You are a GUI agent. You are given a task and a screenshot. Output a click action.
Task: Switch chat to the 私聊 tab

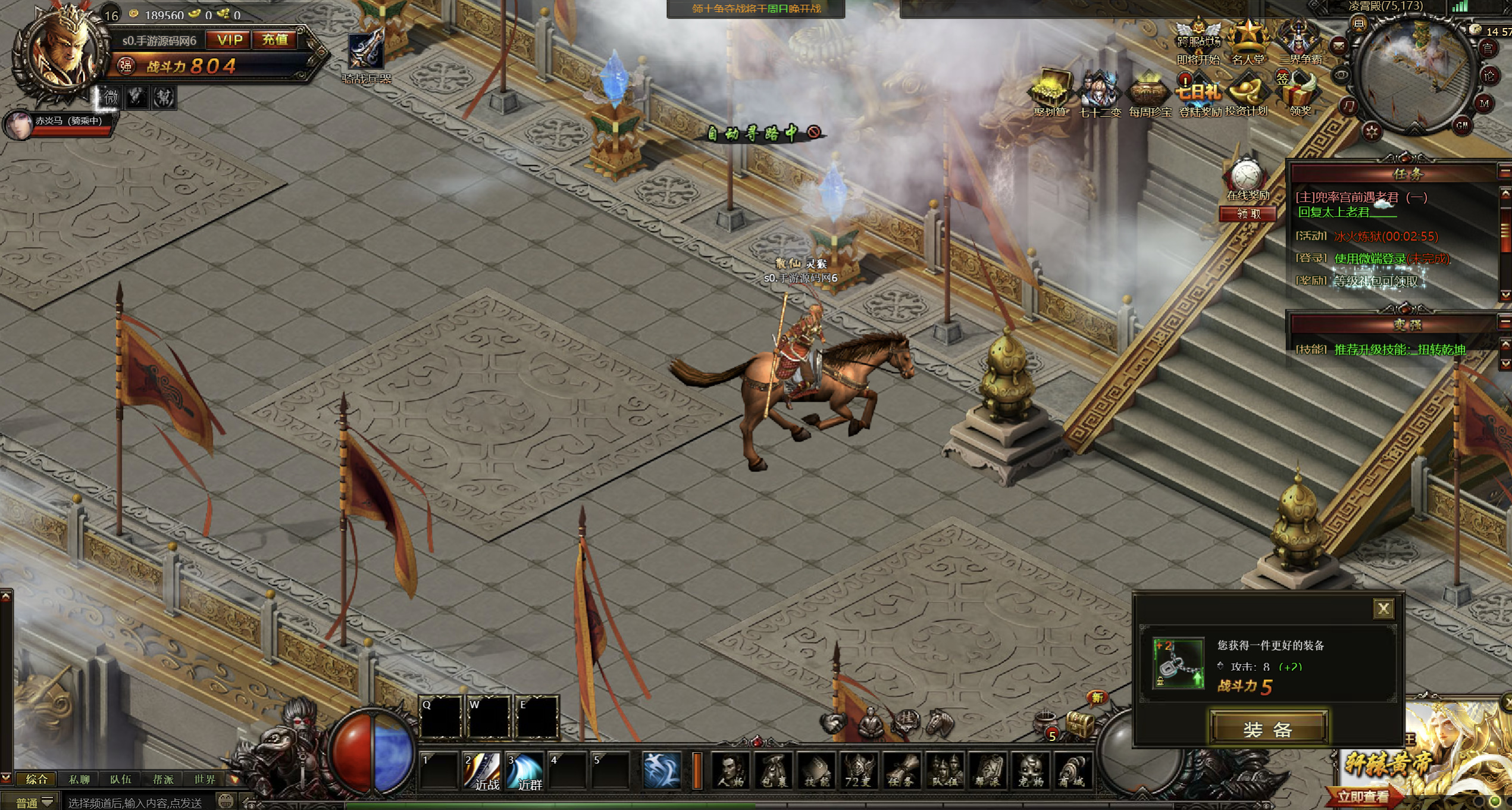(79, 779)
